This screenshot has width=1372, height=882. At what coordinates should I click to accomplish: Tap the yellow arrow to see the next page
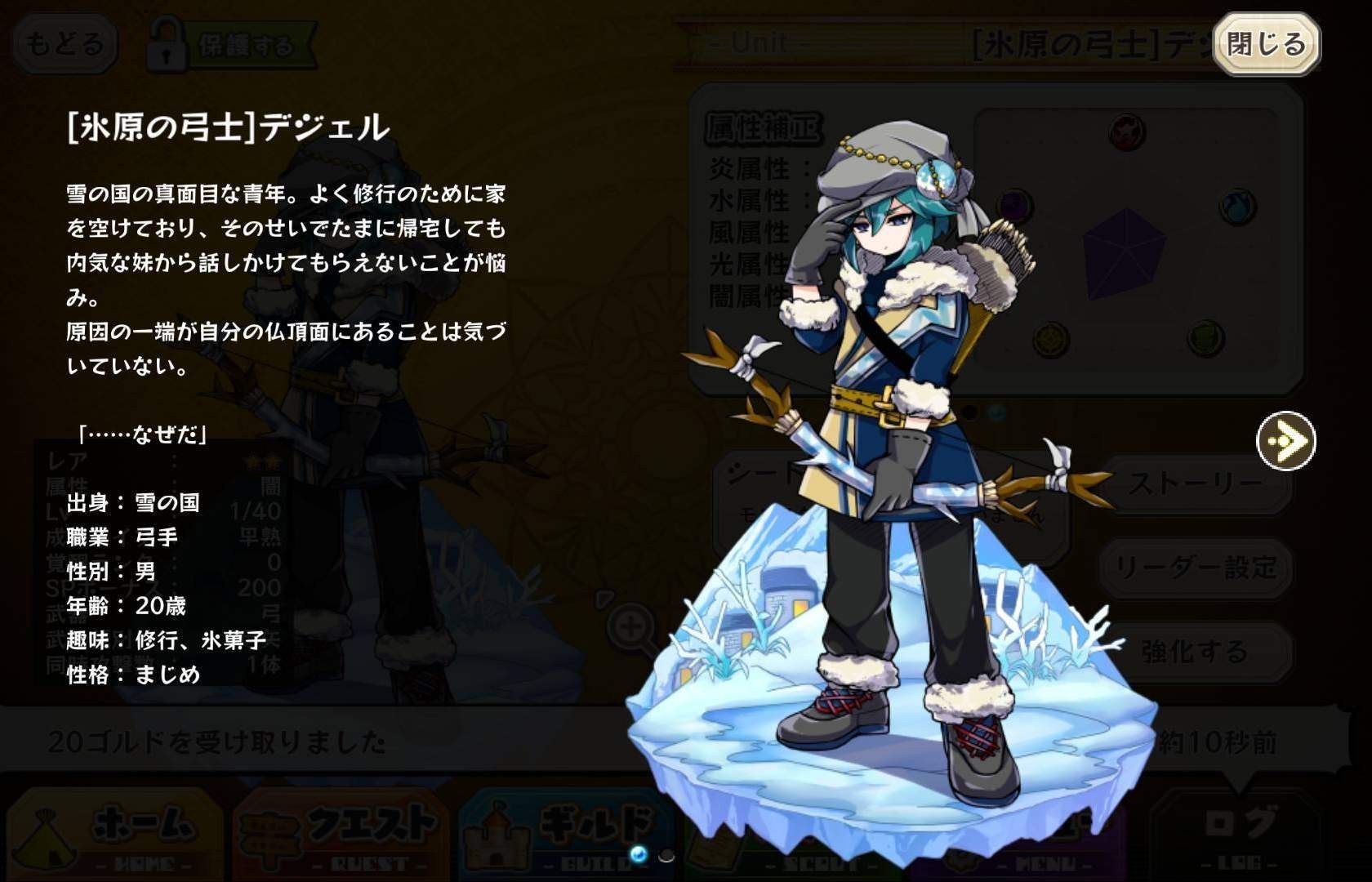click(1285, 441)
